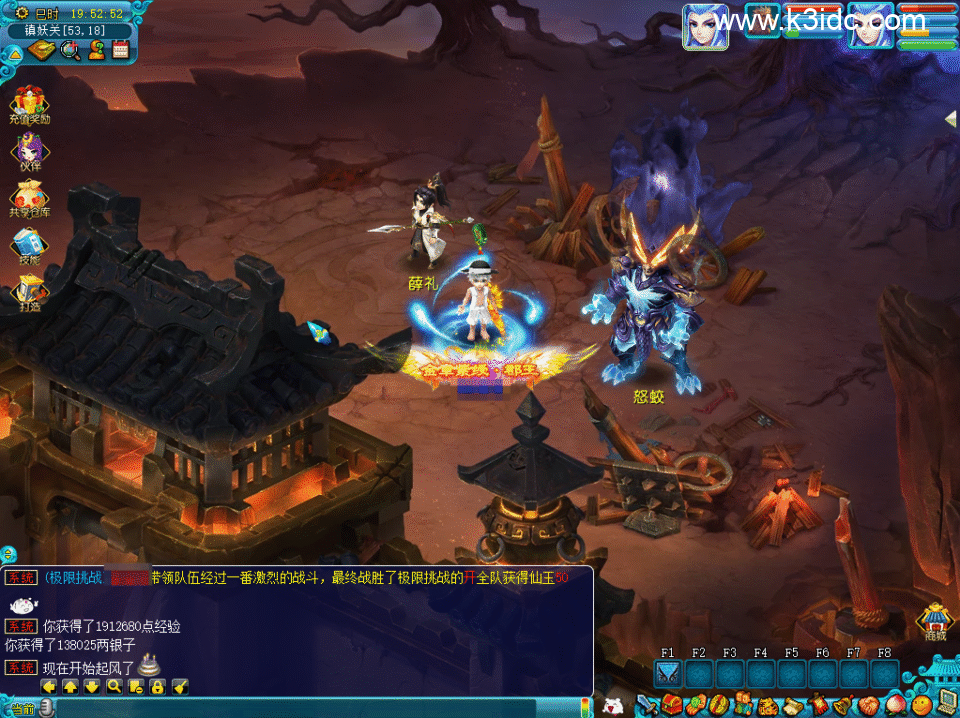Image resolution: width=960 pixels, height=718 pixels.
Task: Click the chat search magnifier button
Action: [114, 686]
